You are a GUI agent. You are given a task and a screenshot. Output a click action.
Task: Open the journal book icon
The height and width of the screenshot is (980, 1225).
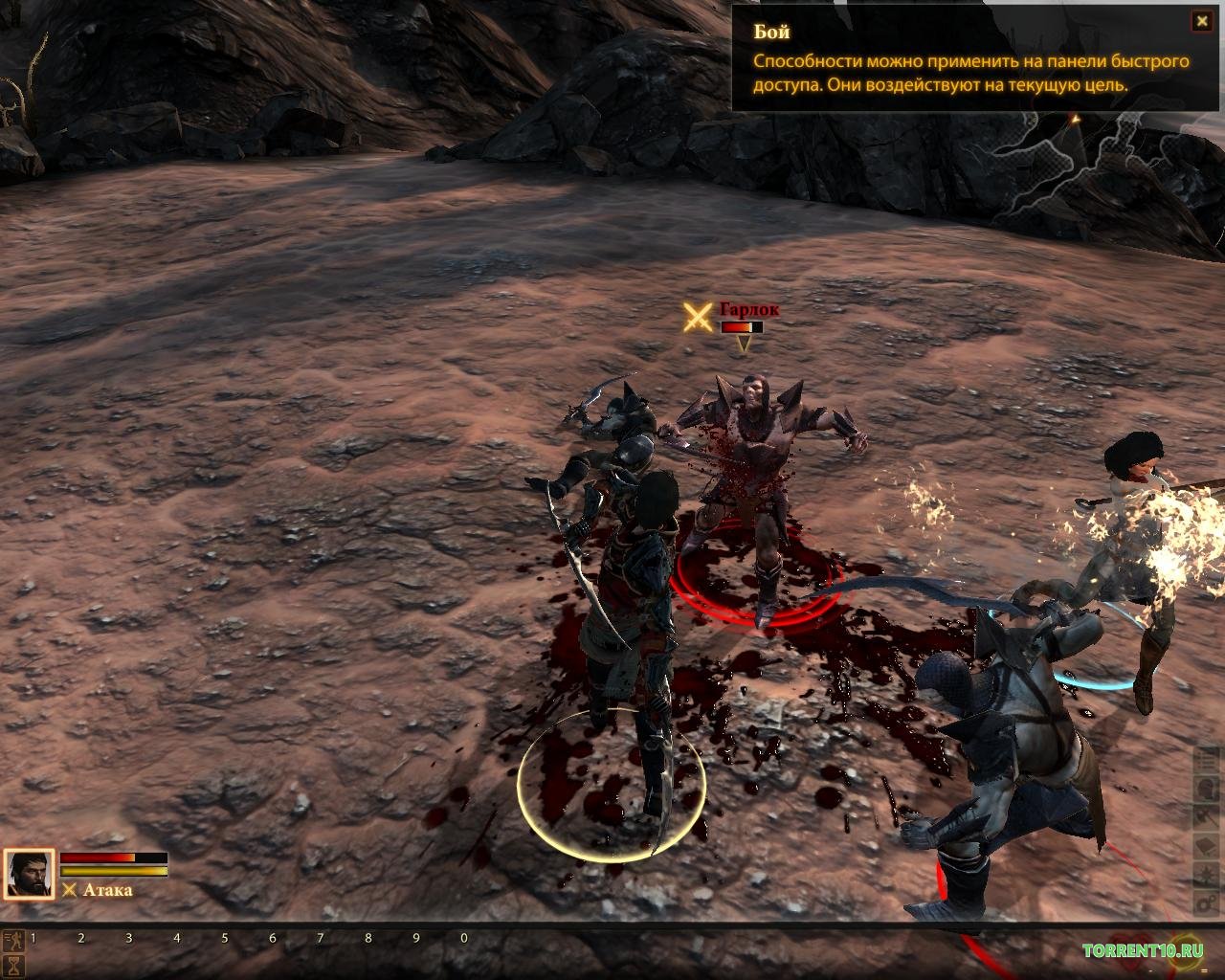point(1207,845)
